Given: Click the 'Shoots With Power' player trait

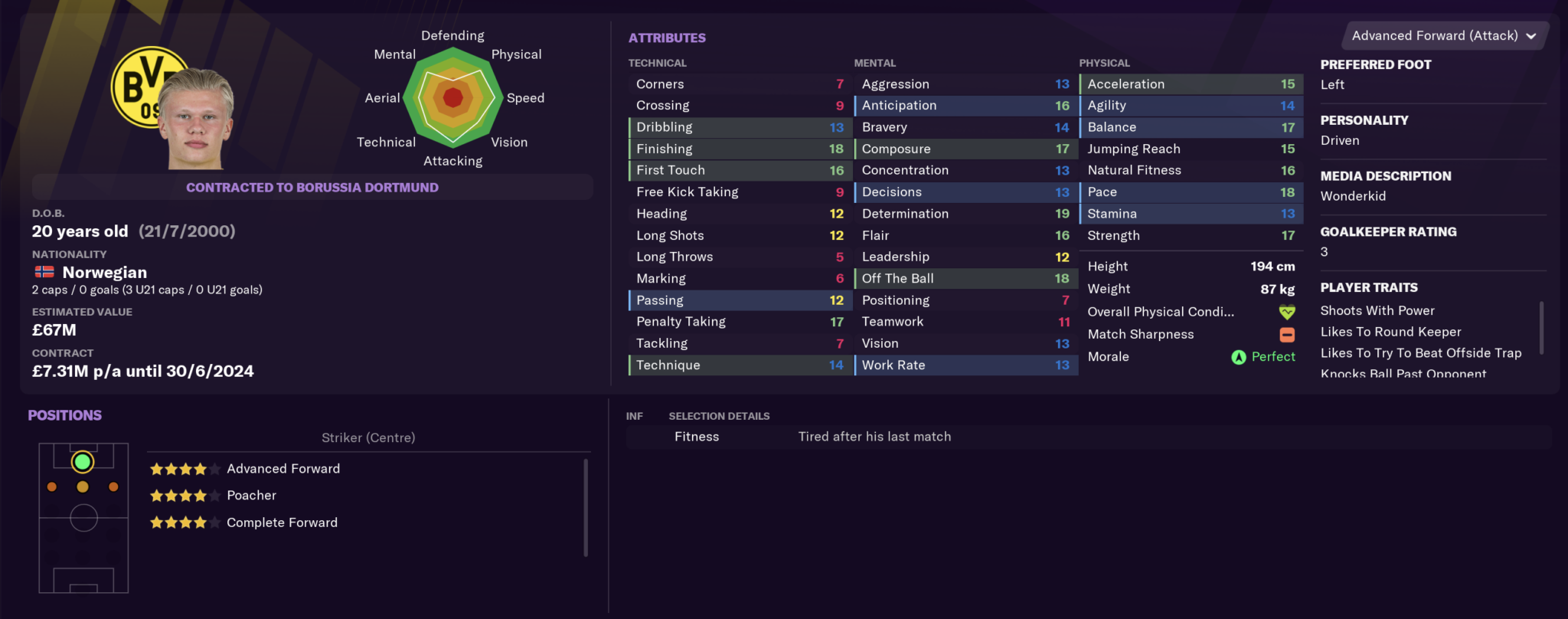Looking at the screenshot, I should (1377, 310).
